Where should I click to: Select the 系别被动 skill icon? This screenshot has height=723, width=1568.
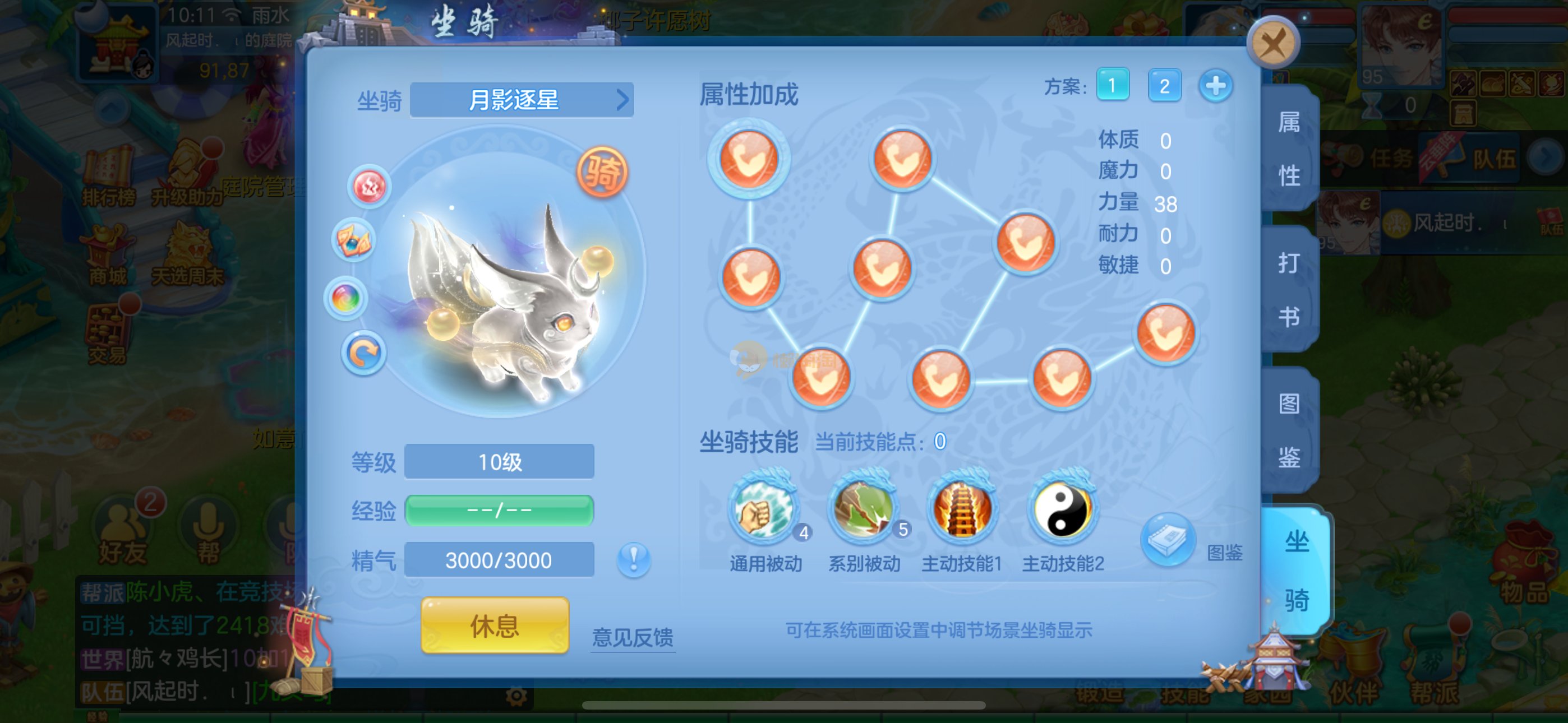pos(863,509)
